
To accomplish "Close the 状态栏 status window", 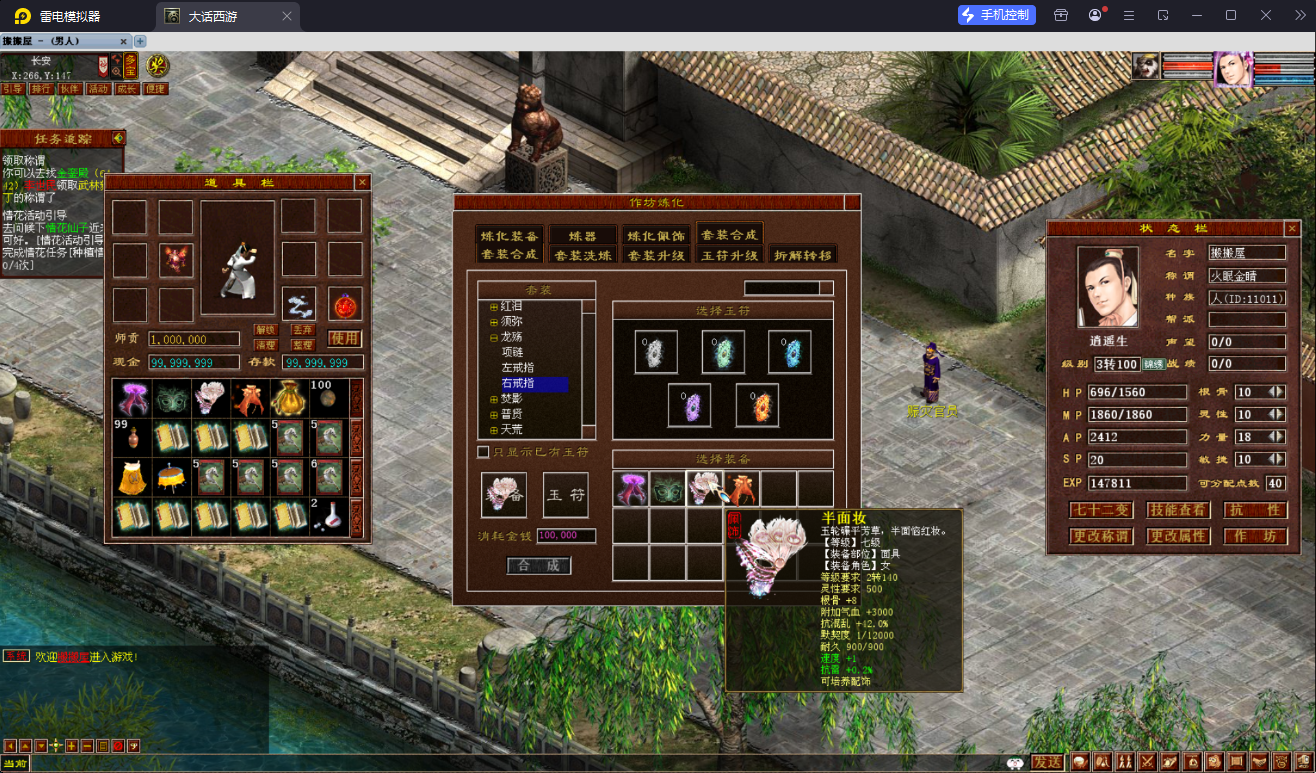I will [x=1291, y=228].
